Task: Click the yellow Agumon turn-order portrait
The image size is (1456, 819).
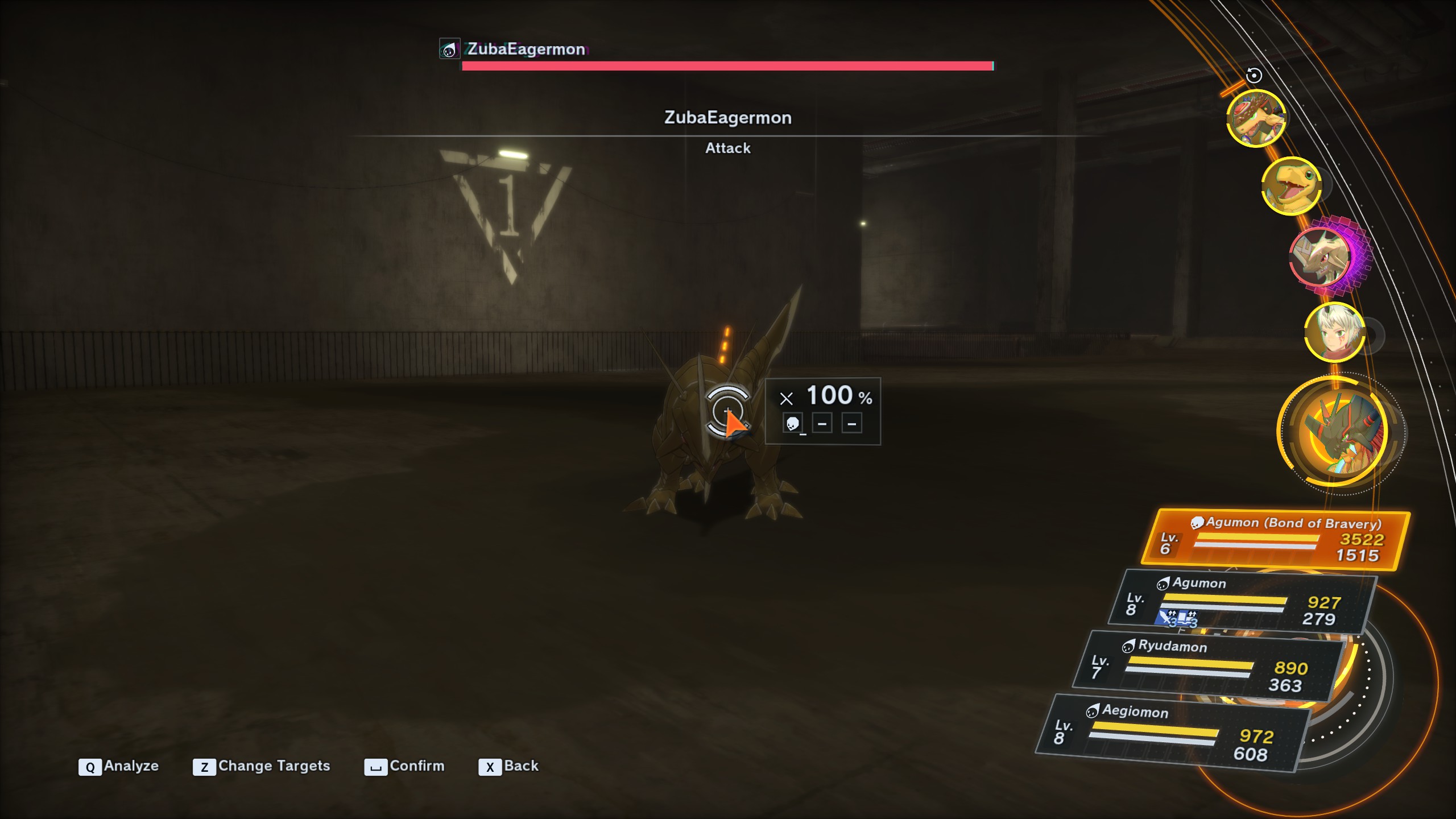Action: click(x=1291, y=186)
